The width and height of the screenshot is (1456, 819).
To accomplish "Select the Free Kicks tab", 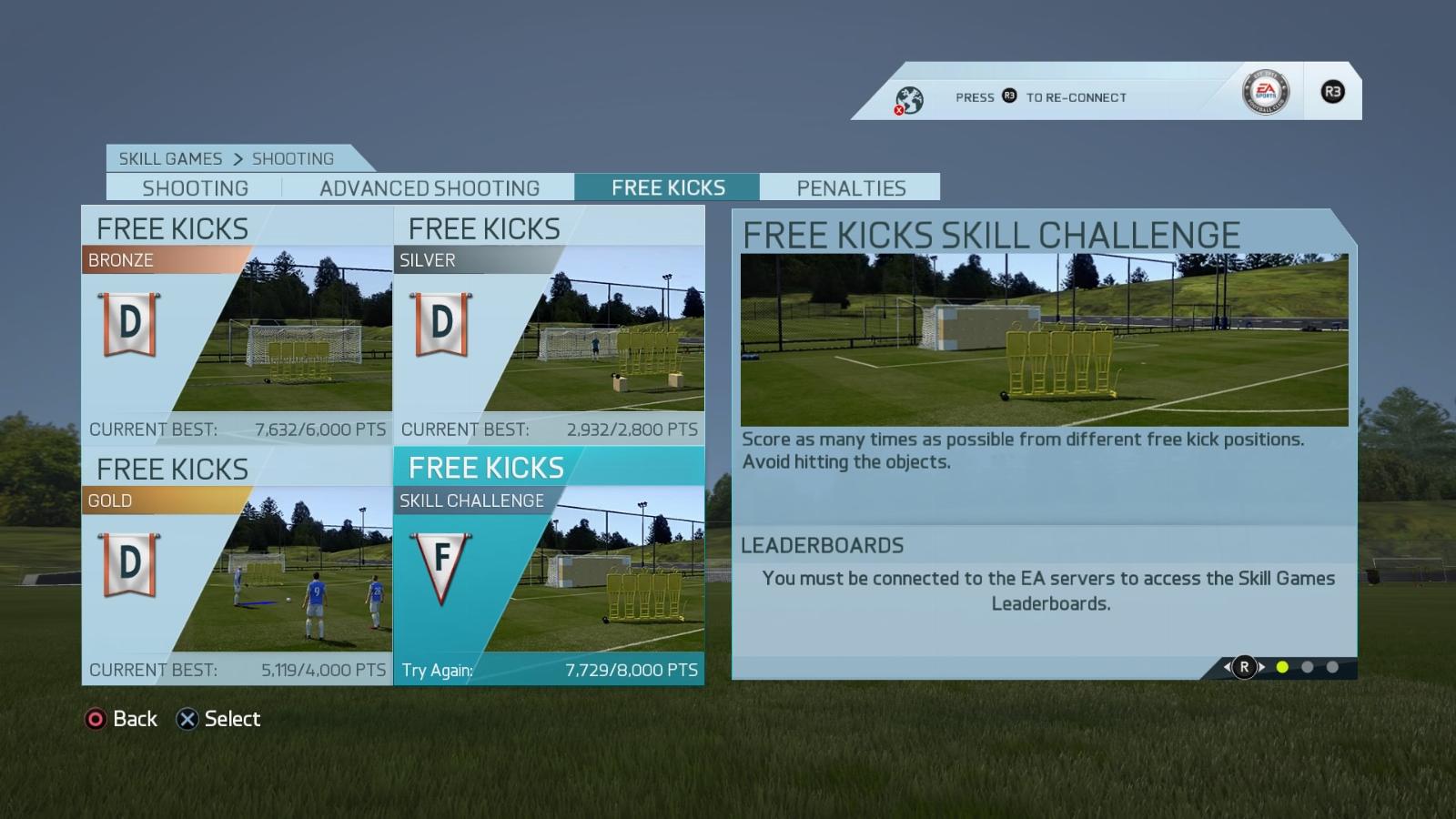I will pyautogui.click(x=668, y=187).
